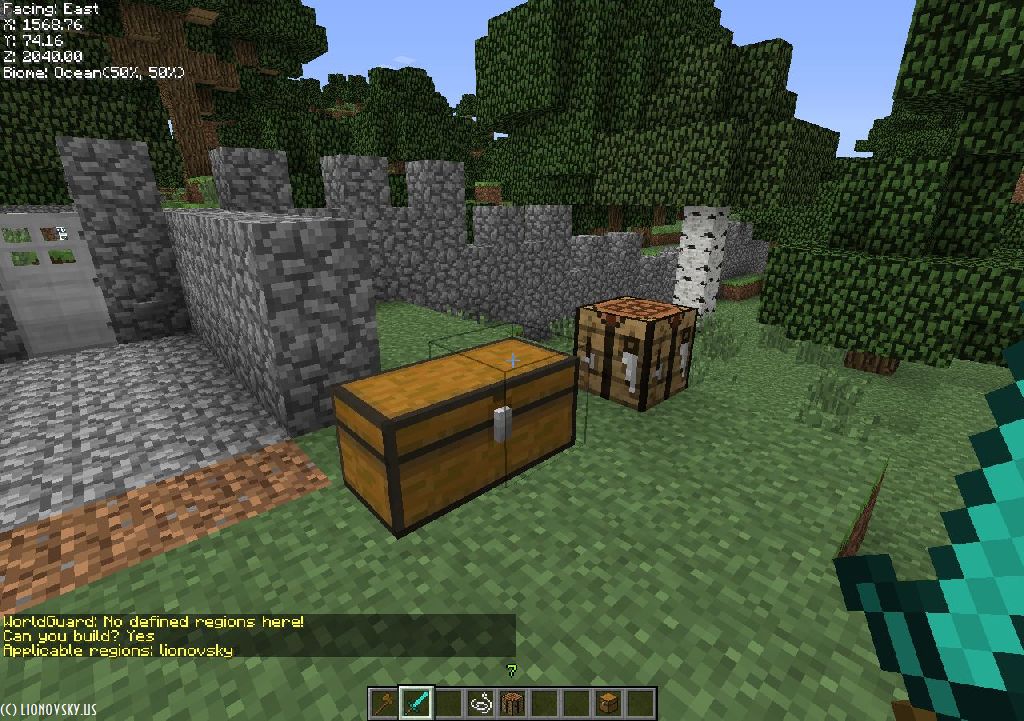Select the diamond sword hotbar slot
Screen dimensions: 1024x721
tap(416, 703)
